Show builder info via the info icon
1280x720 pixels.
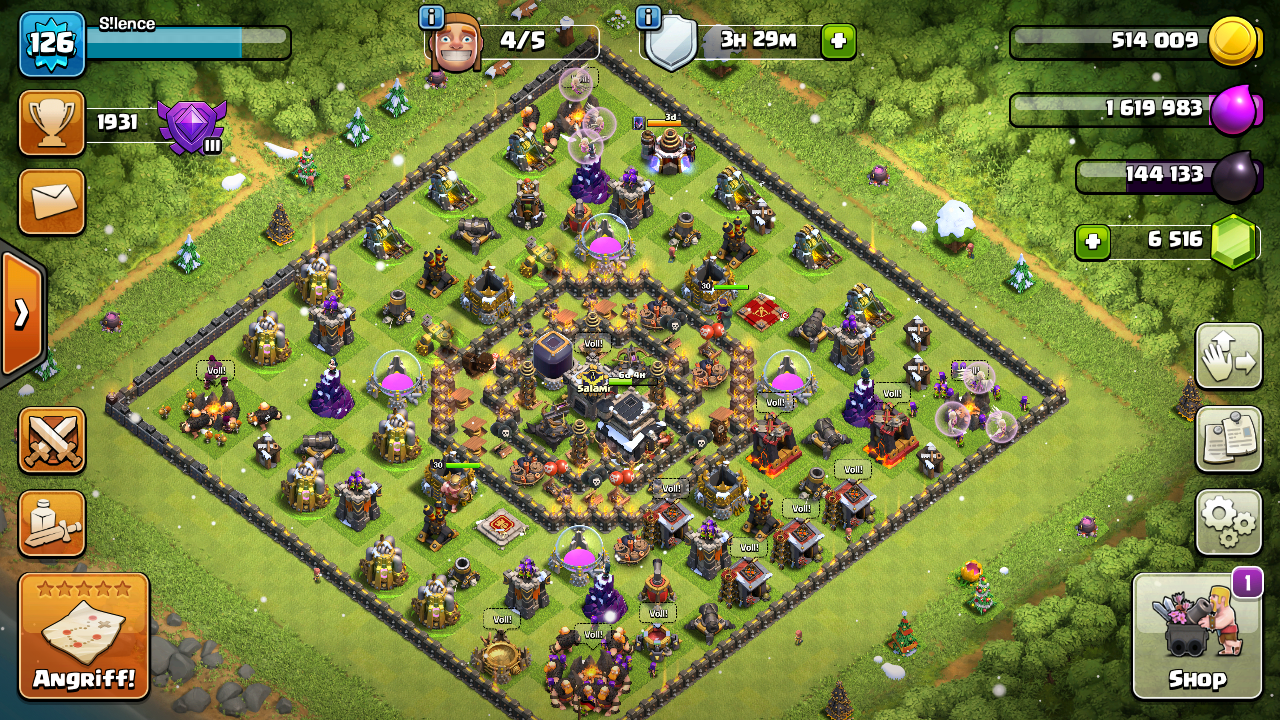(432, 17)
